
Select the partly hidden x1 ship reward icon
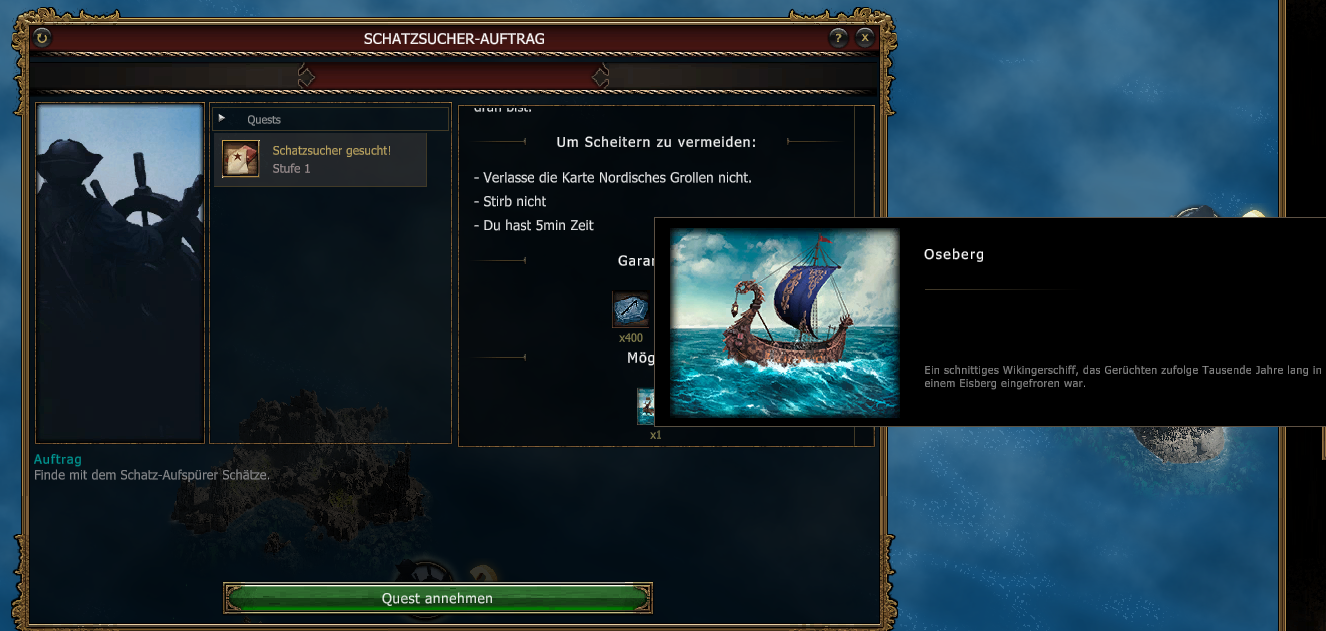646,407
